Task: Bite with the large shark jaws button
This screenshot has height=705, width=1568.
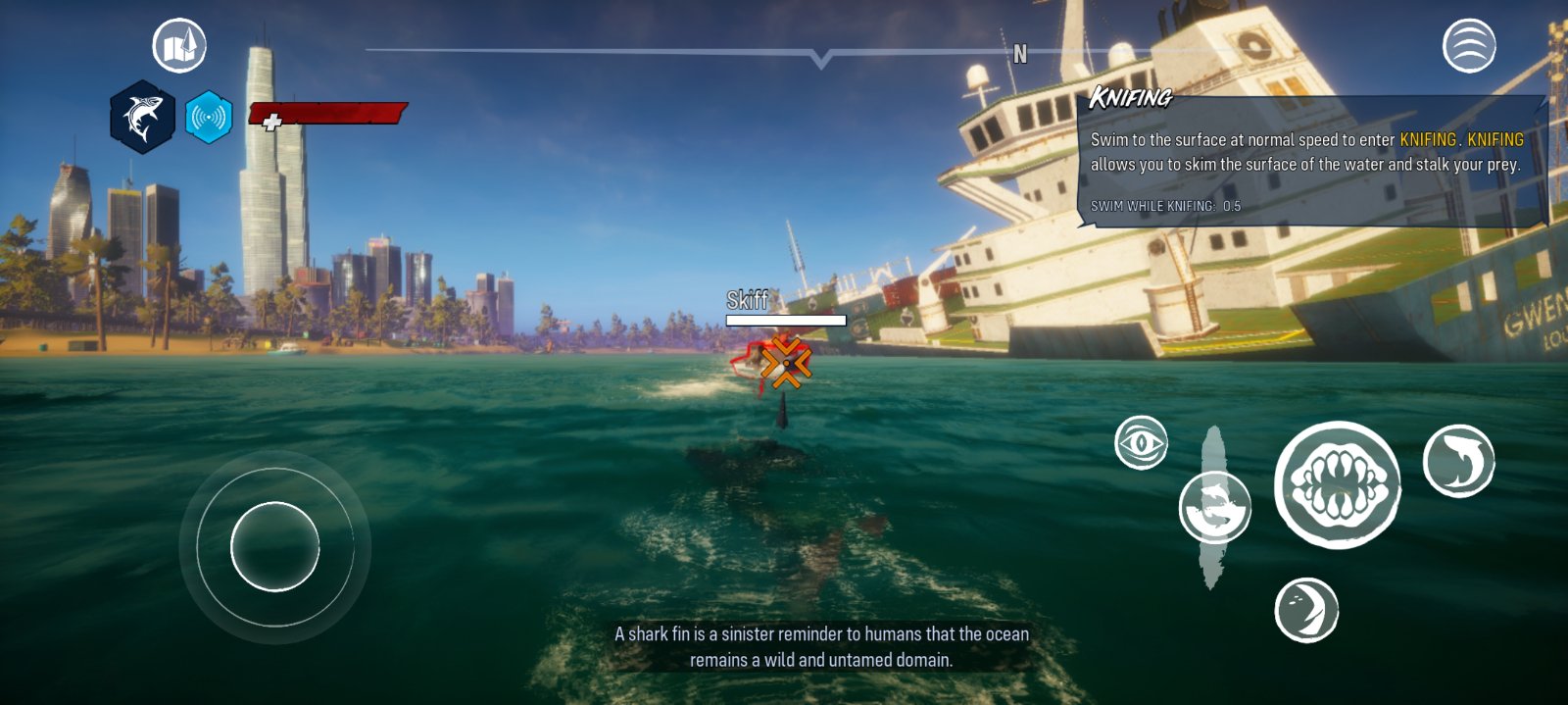Action: [x=1338, y=484]
